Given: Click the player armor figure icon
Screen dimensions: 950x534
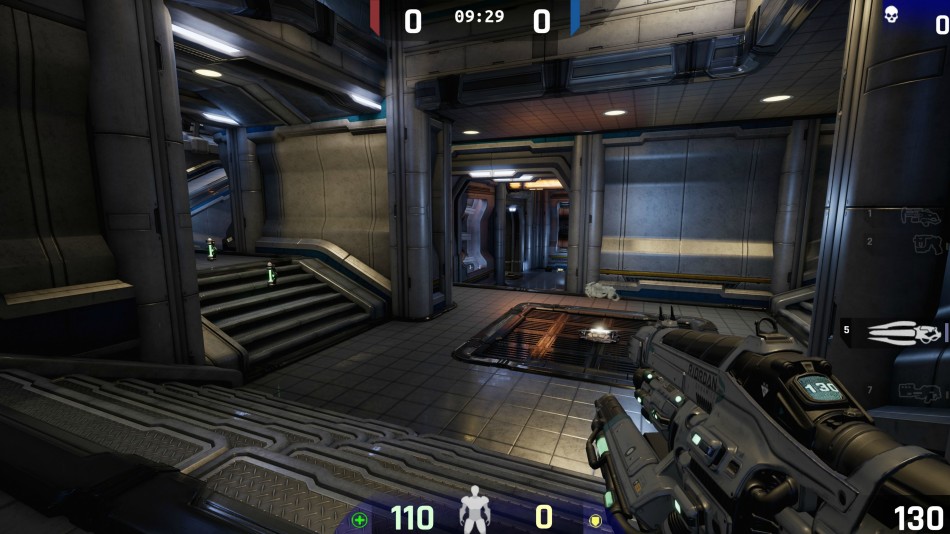Looking at the screenshot, I should (x=475, y=509).
